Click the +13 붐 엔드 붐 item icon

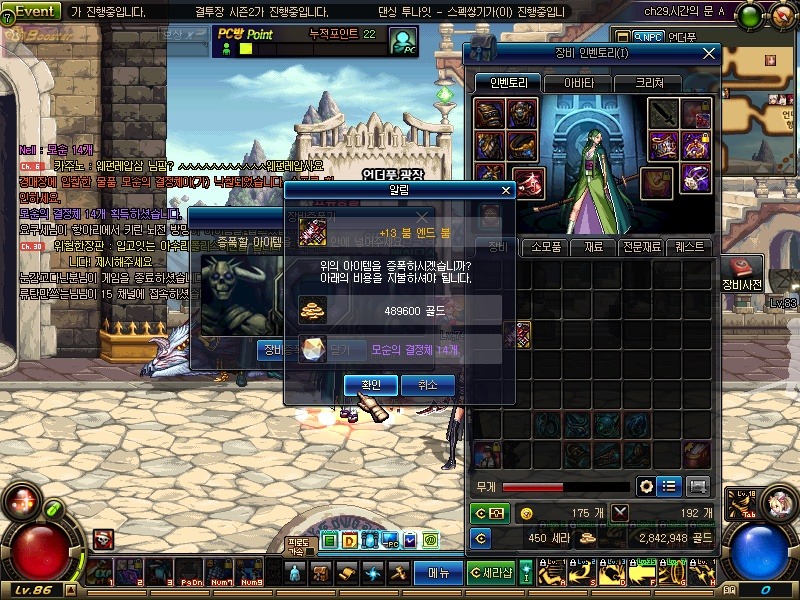[313, 232]
